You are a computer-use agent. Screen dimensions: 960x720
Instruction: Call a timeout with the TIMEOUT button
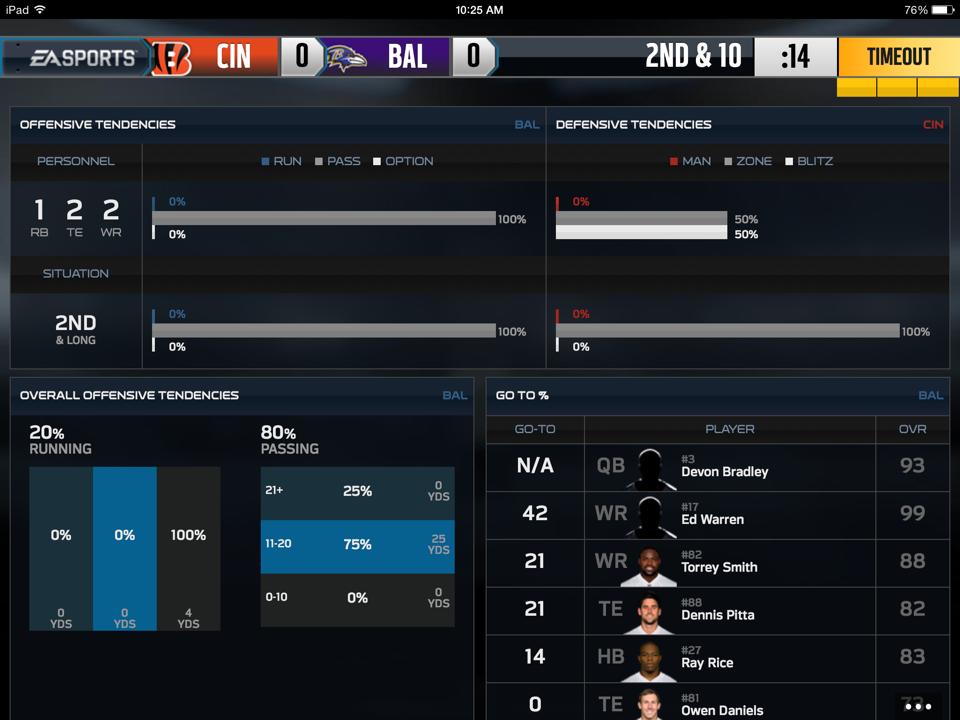click(898, 57)
